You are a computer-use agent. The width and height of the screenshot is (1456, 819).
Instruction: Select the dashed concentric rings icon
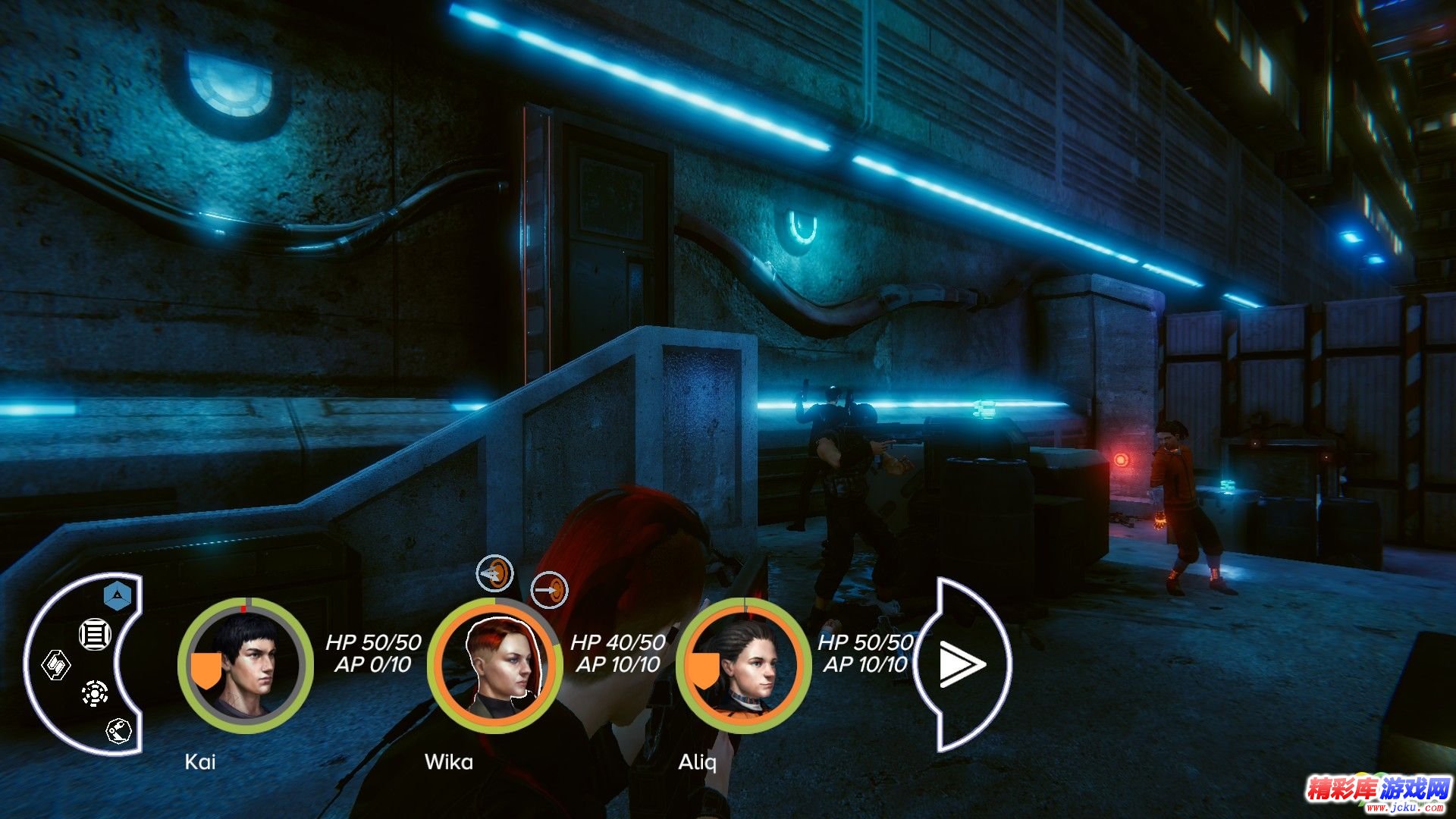95,693
